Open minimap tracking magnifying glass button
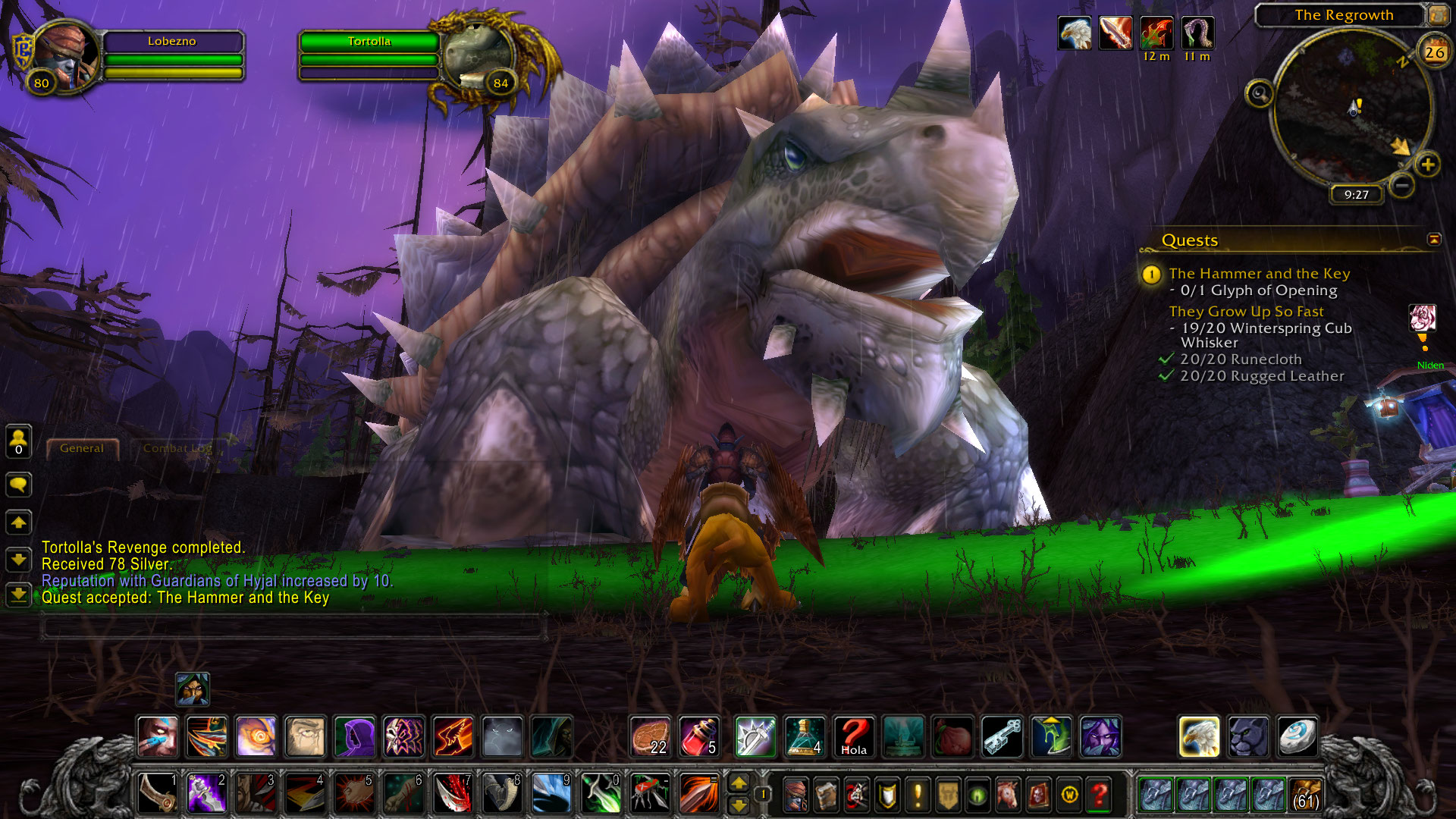Viewport: 1456px width, 819px height. [x=1260, y=94]
